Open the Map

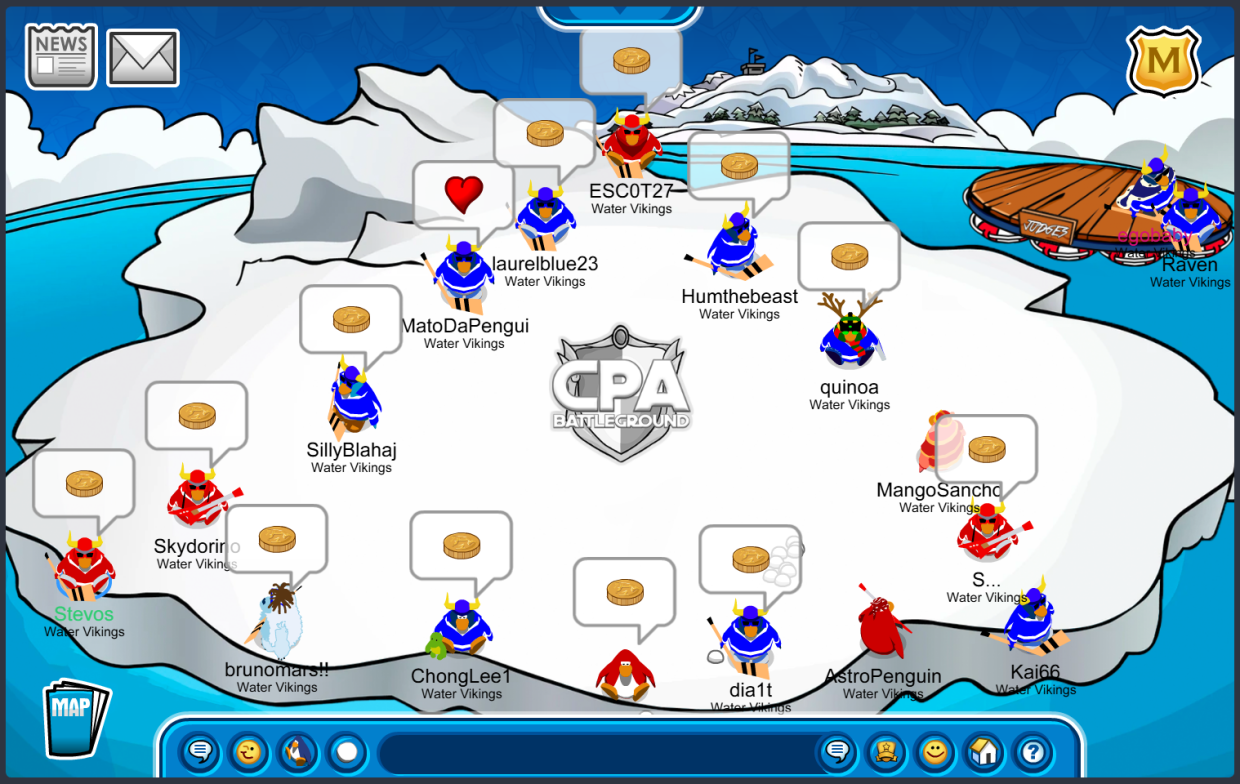pos(74,717)
